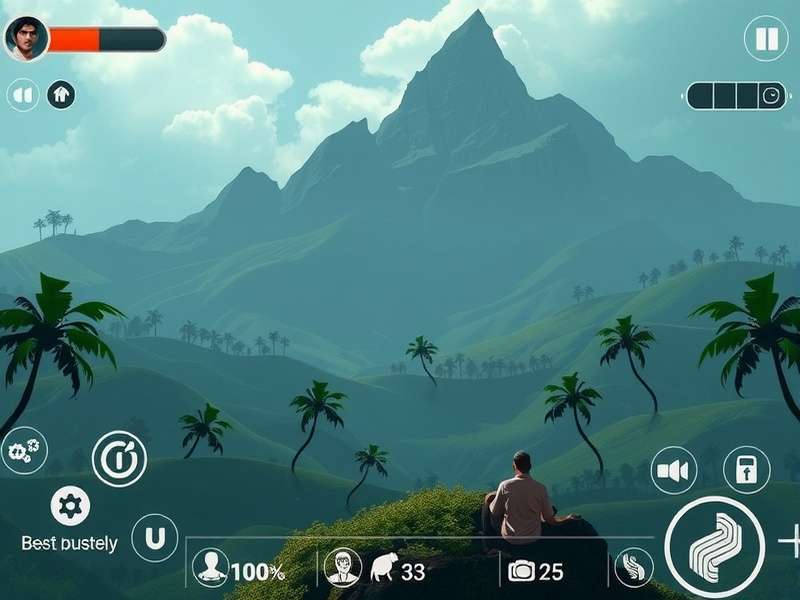Select the clock icon in the segmented bar

coord(772,96)
